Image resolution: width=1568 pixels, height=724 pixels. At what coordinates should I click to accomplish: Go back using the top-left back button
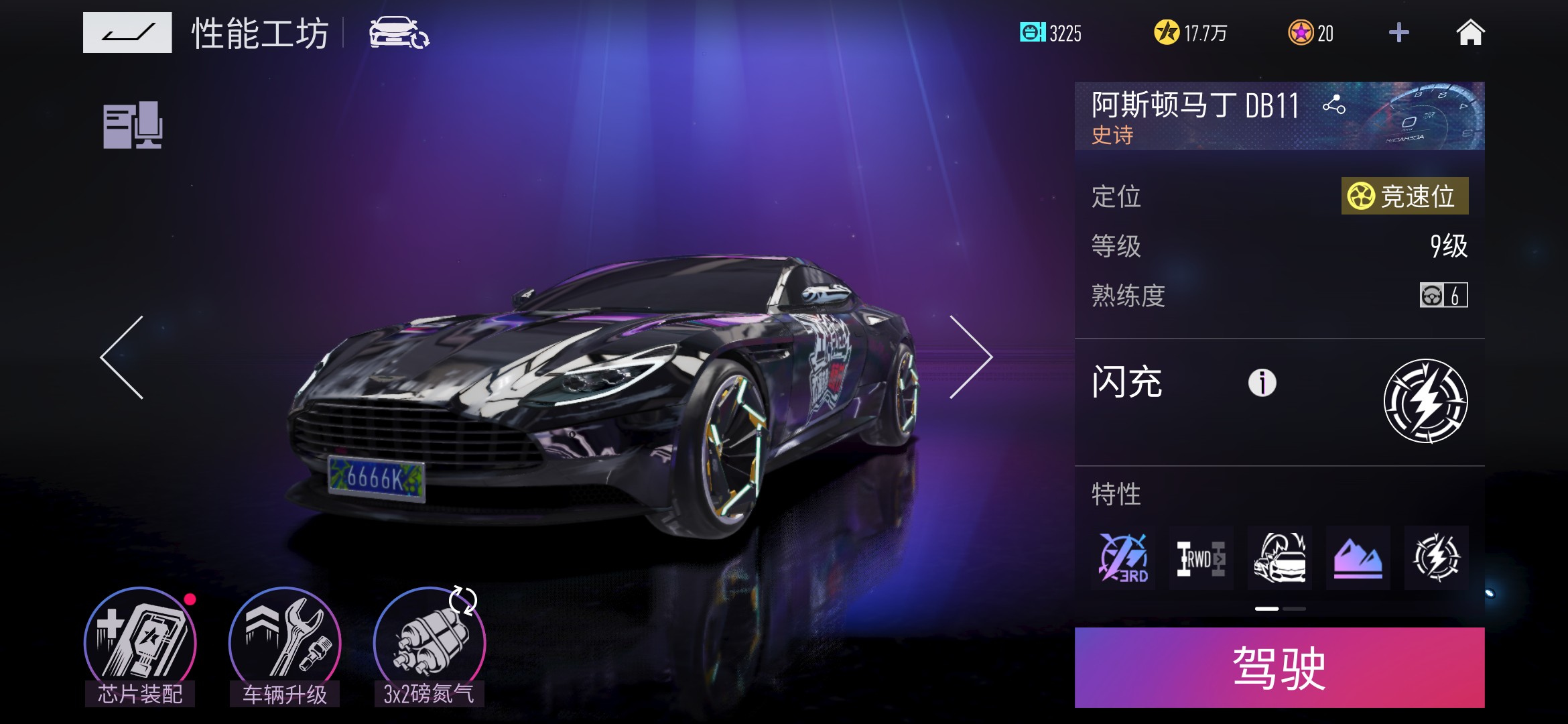click(127, 32)
